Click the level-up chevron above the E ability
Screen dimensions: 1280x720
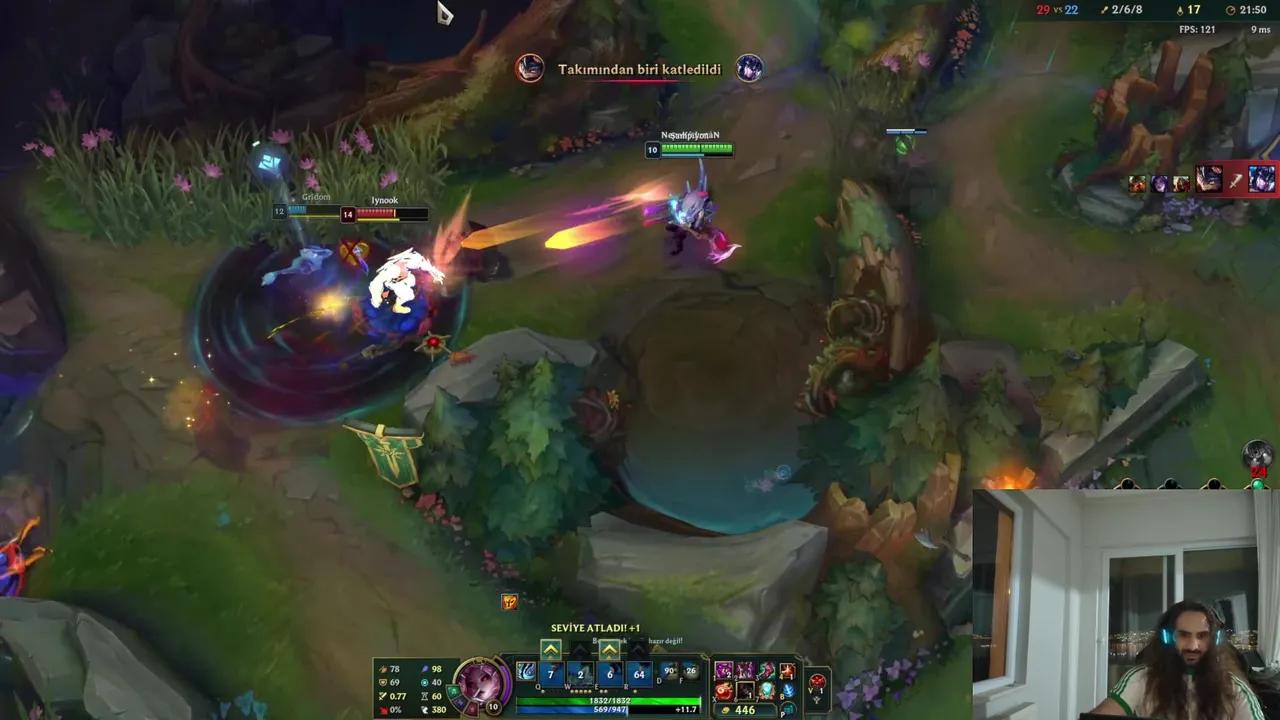tap(608, 648)
